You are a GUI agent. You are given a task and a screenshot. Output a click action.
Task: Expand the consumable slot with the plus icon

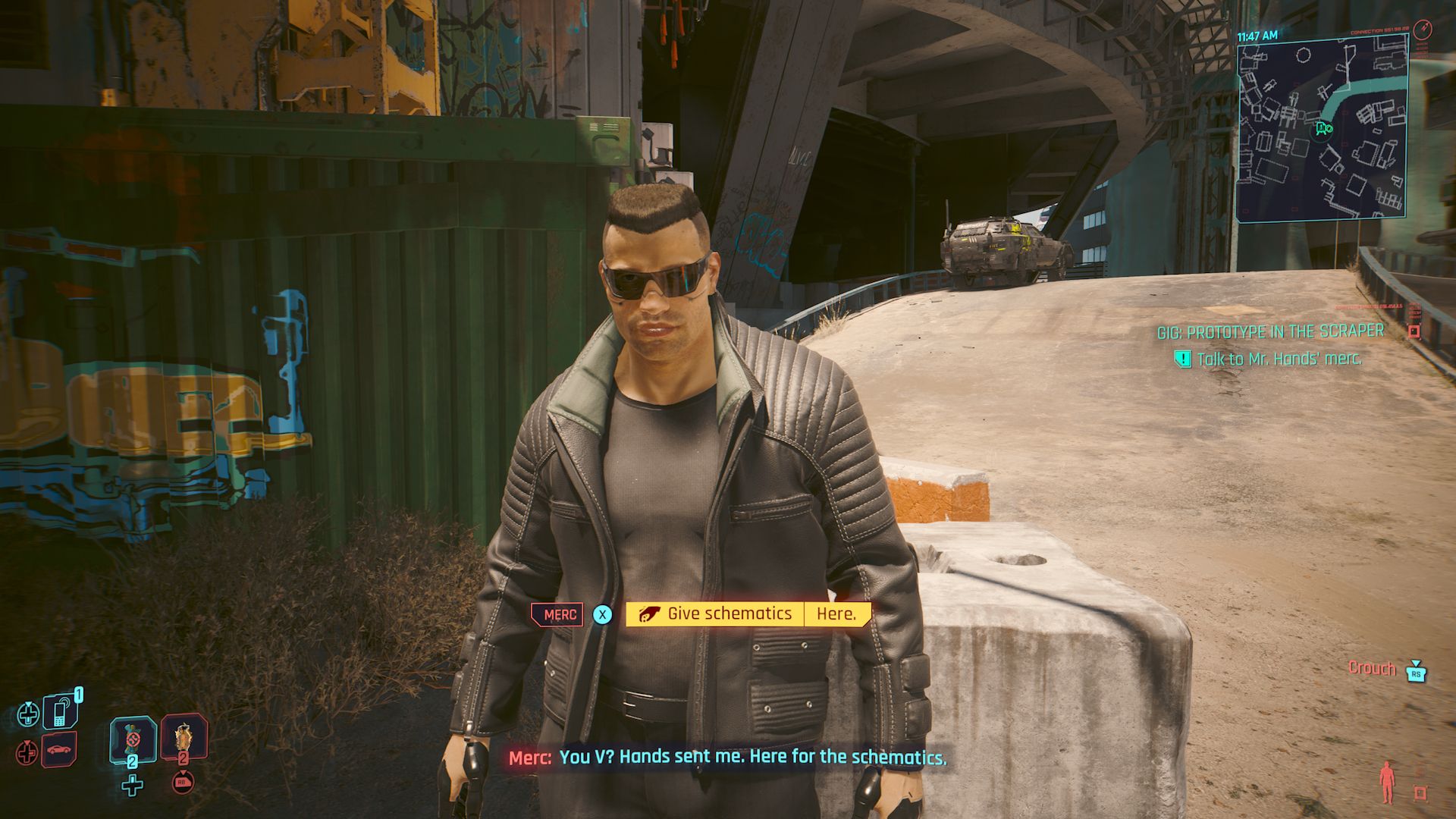click(x=133, y=785)
